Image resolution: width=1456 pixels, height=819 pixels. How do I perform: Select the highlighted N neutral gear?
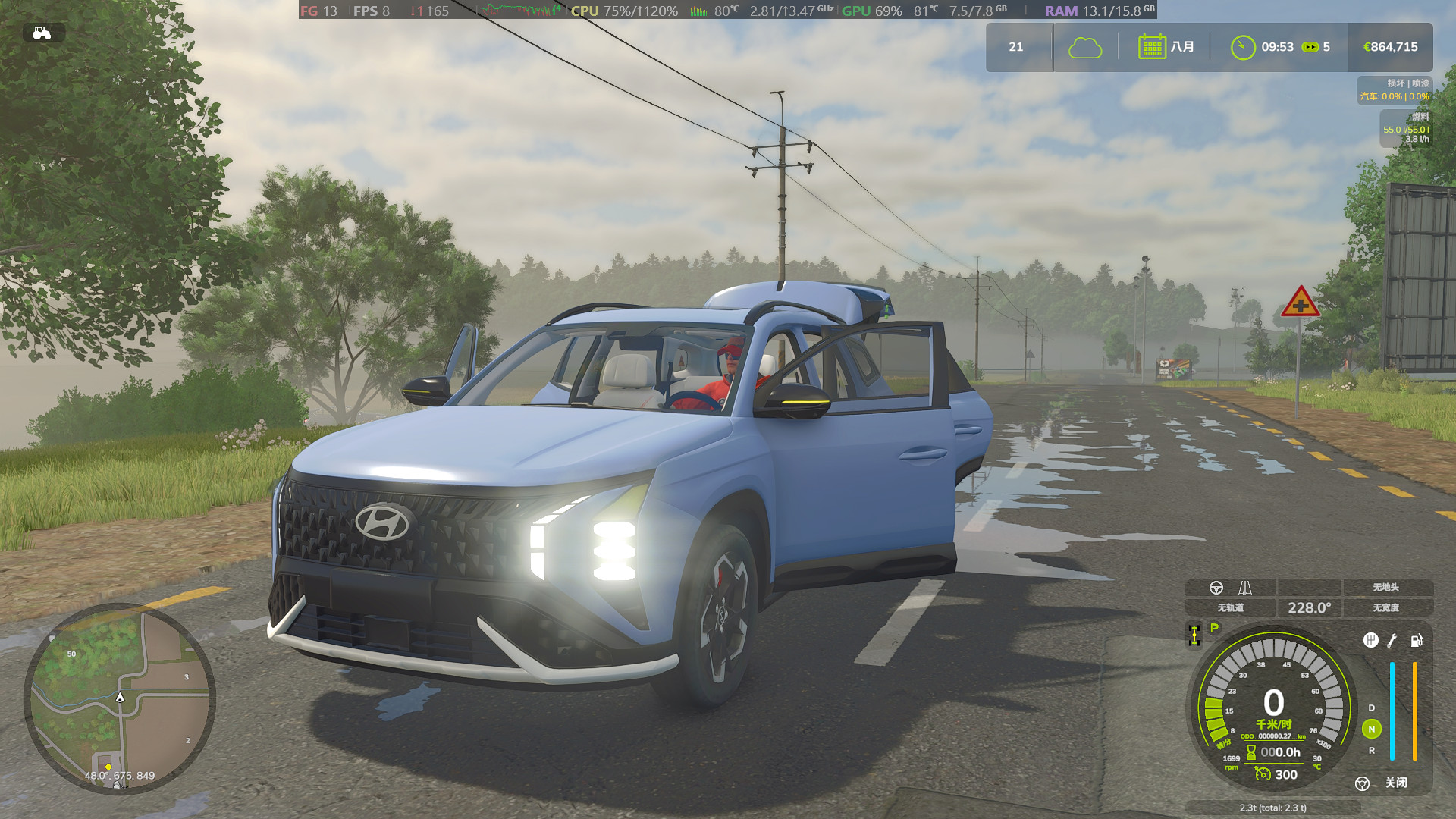(1371, 729)
